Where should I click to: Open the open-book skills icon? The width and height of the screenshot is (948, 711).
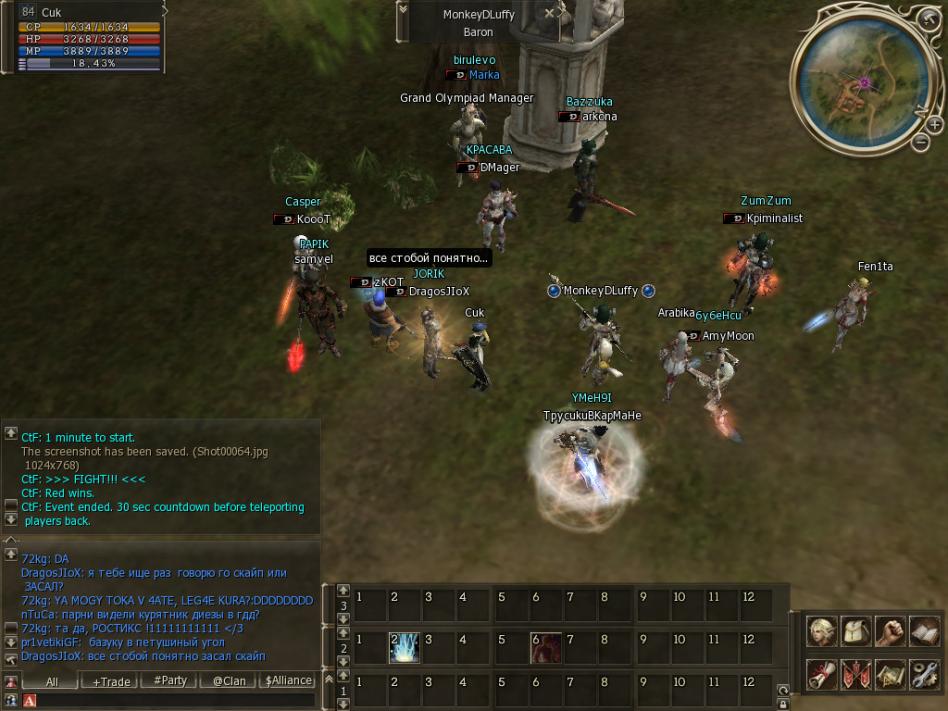tap(924, 631)
